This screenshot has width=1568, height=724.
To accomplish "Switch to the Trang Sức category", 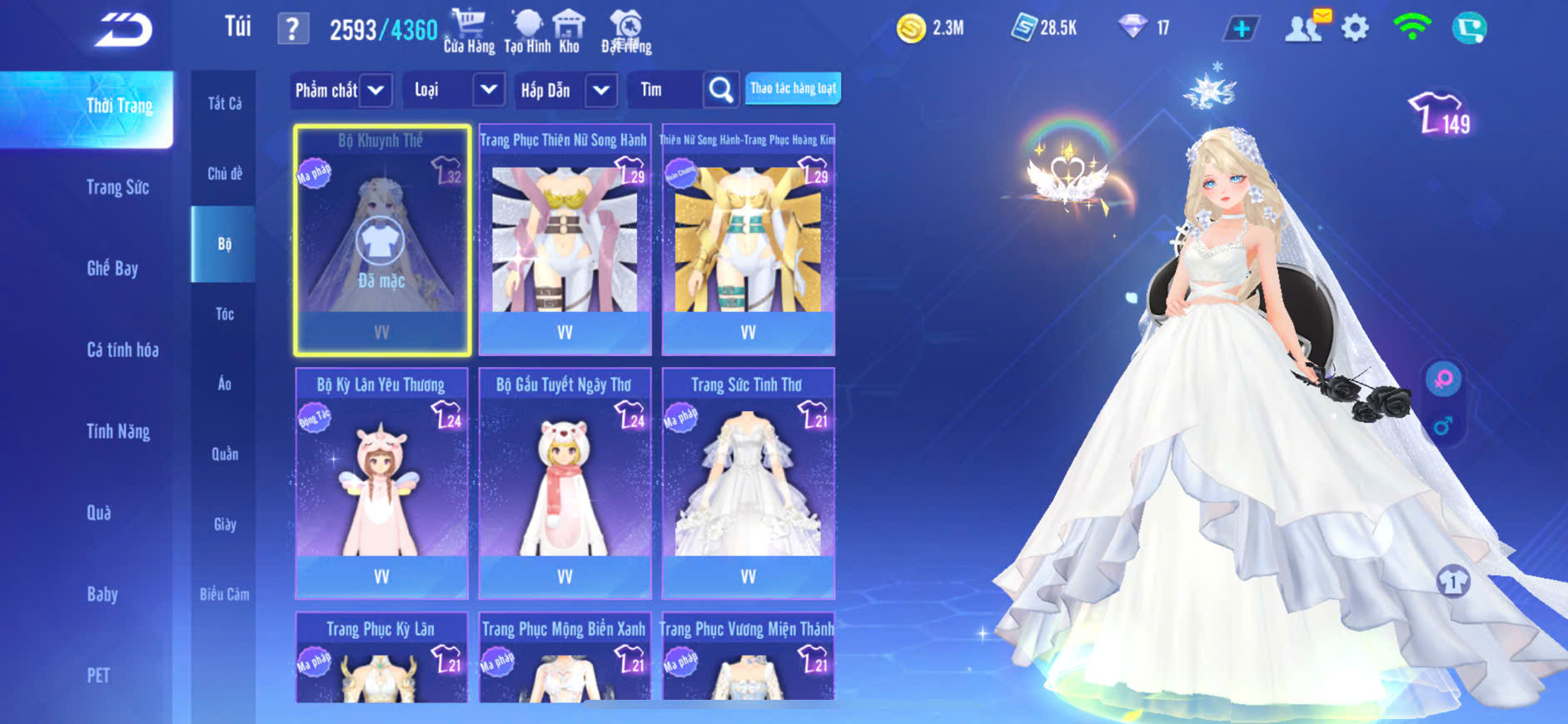I will coord(117,187).
